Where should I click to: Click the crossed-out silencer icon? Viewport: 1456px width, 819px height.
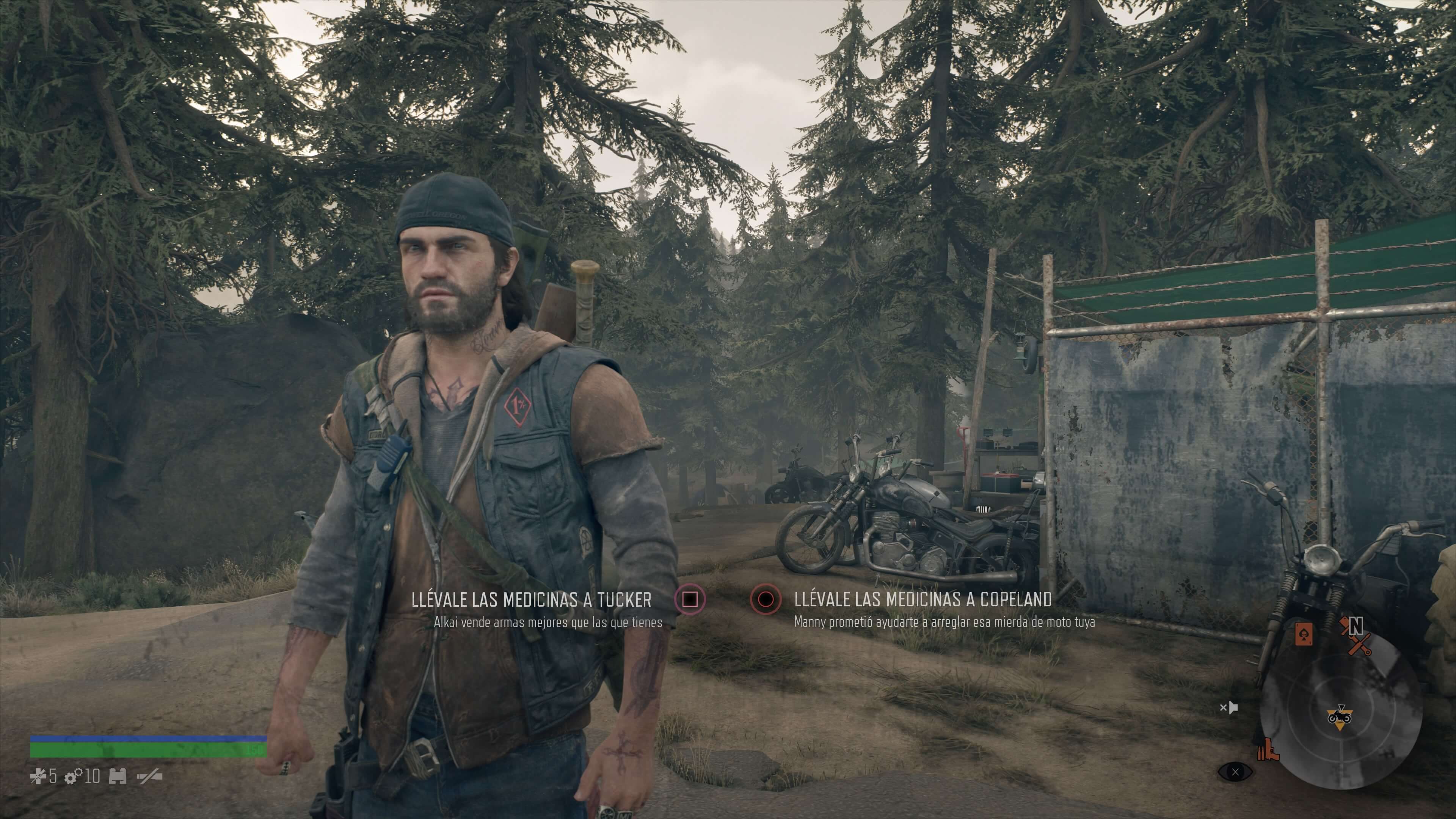149,777
